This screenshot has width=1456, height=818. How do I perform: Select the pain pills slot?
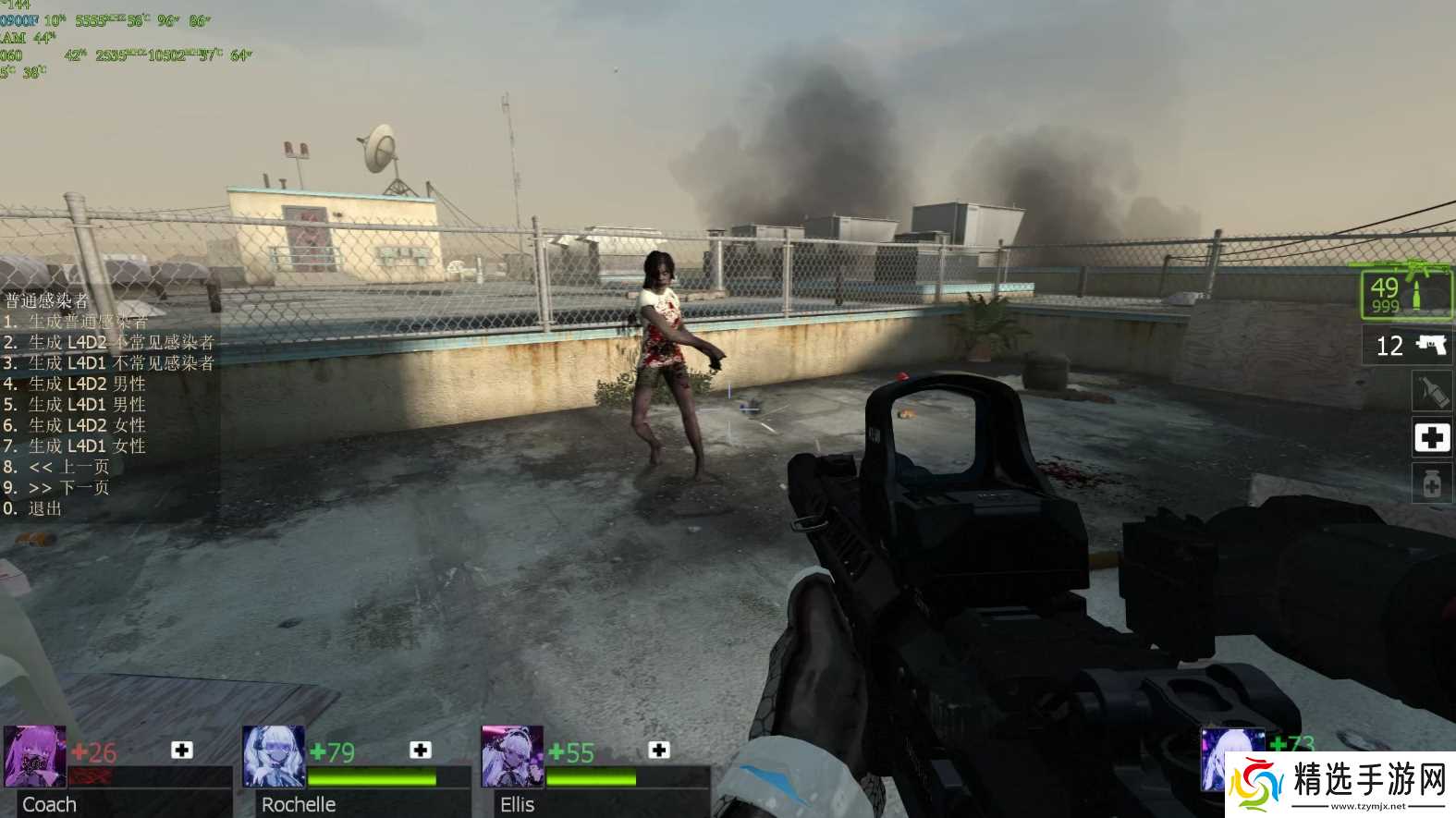pyautogui.click(x=1431, y=482)
